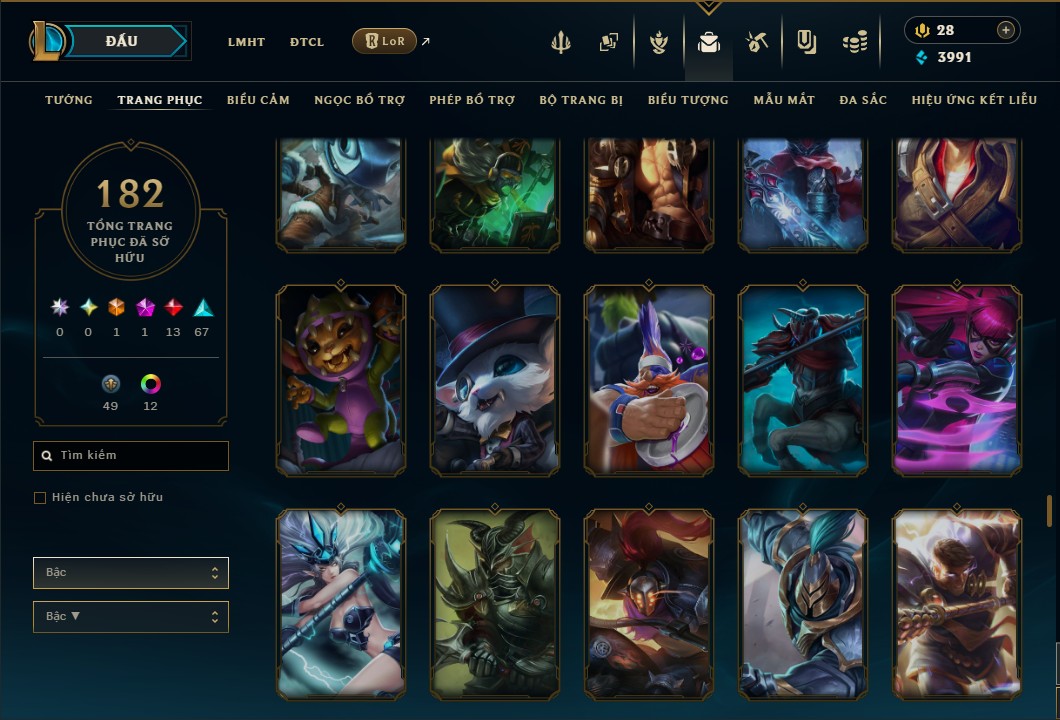Switch to the ĐA SẮC tab
The height and width of the screenshot is (720, 1060).
863,100
